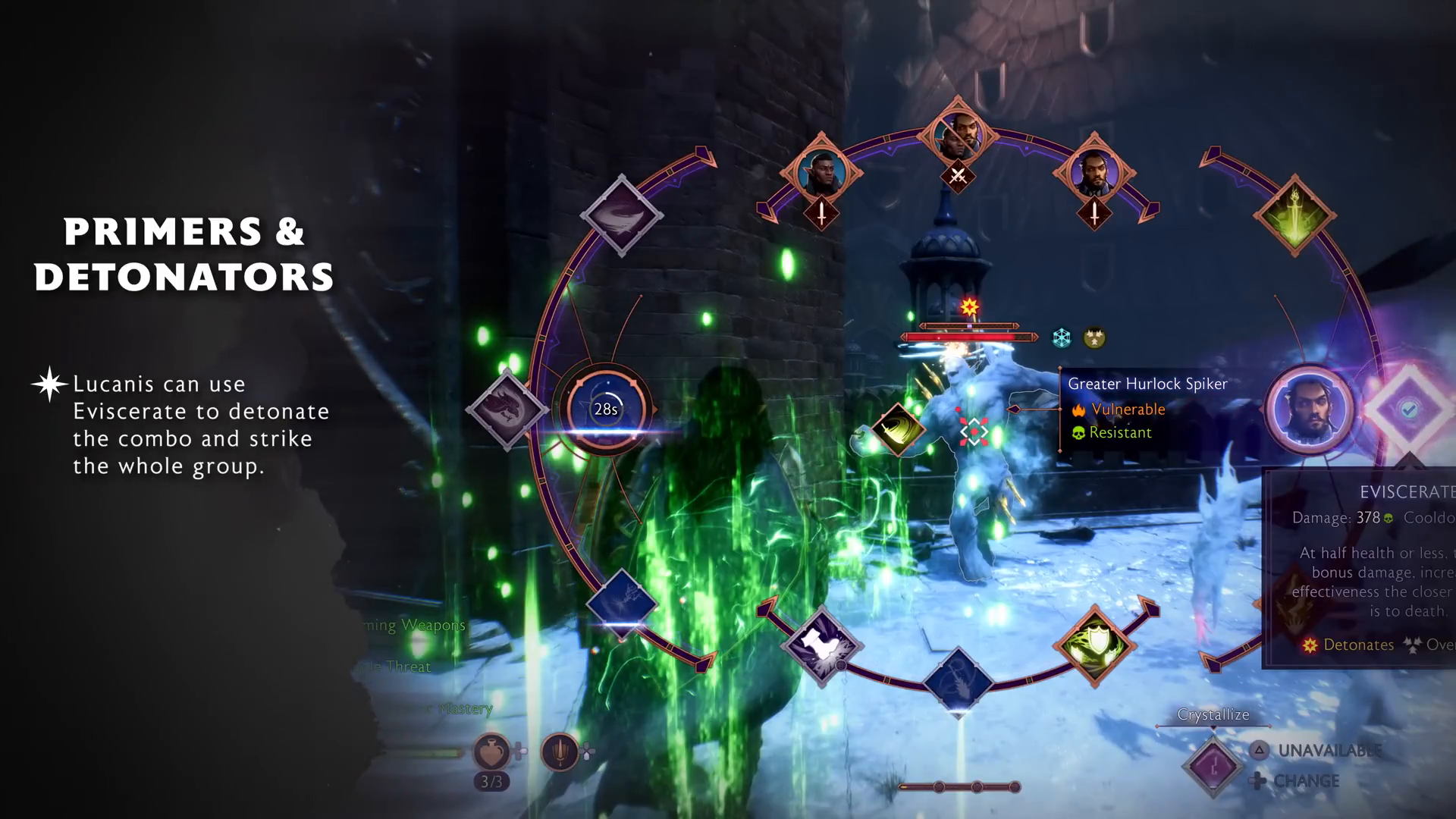Toggle the Vulnerable flame indicator on the enemy panel
The image size is (1456, 819).
point(1078,409)
